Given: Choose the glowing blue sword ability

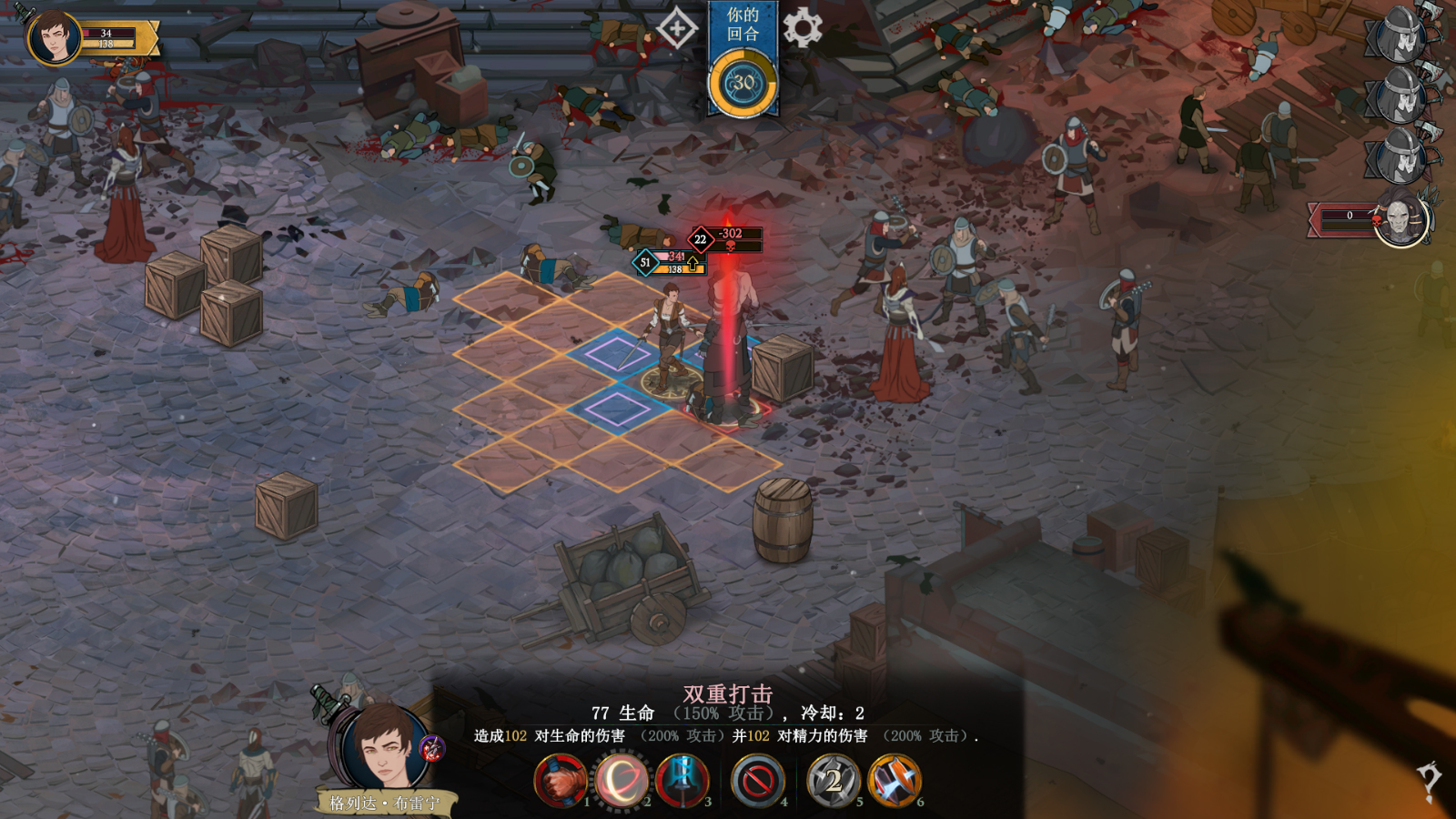Looking at the screenshot, I should click(682, 781).
